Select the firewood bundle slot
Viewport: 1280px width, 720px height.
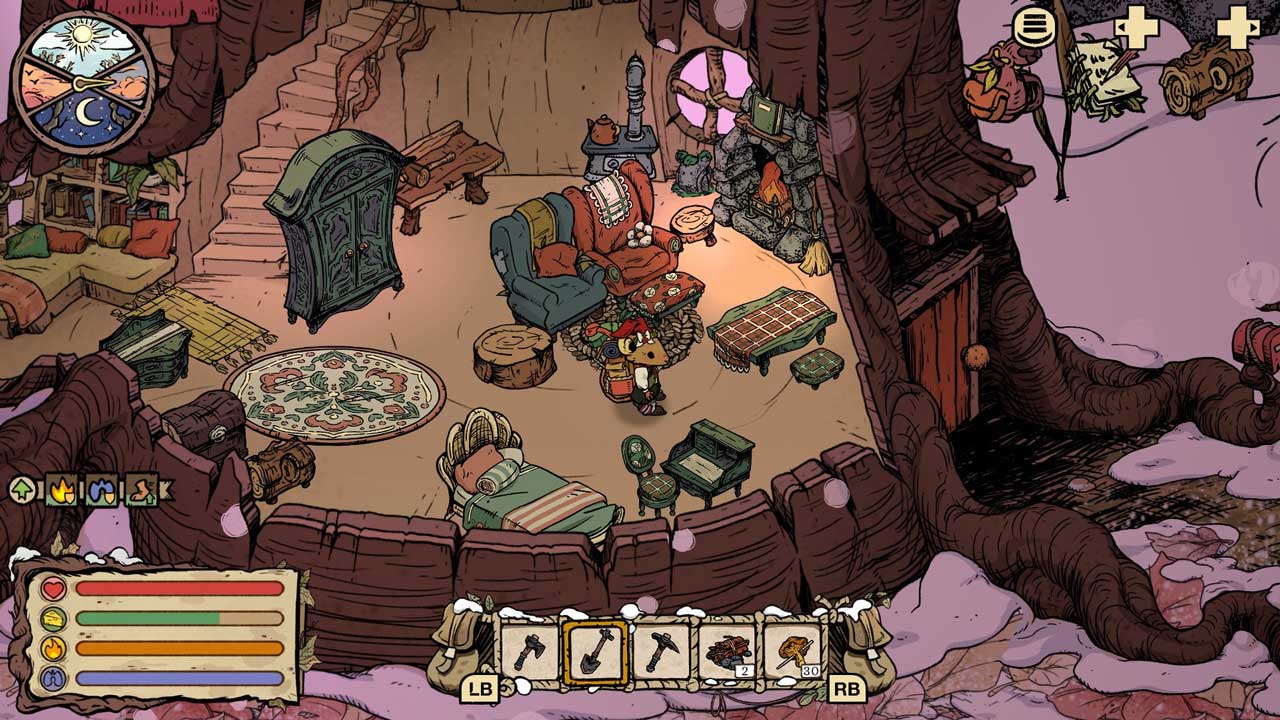pyautogui.click(x=728, y=651)
